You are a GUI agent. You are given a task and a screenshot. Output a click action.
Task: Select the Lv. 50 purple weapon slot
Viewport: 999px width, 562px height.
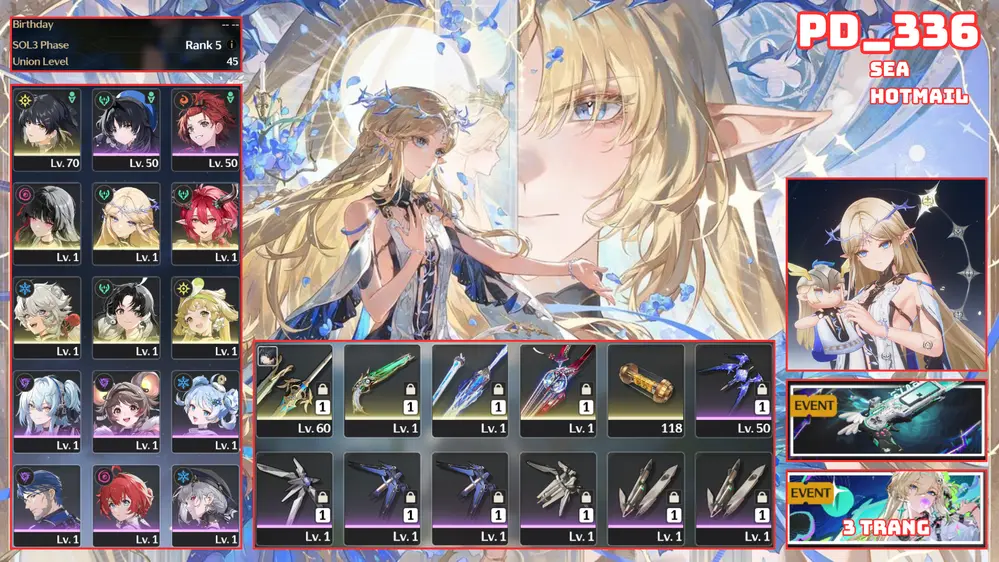tap(733, 390)
